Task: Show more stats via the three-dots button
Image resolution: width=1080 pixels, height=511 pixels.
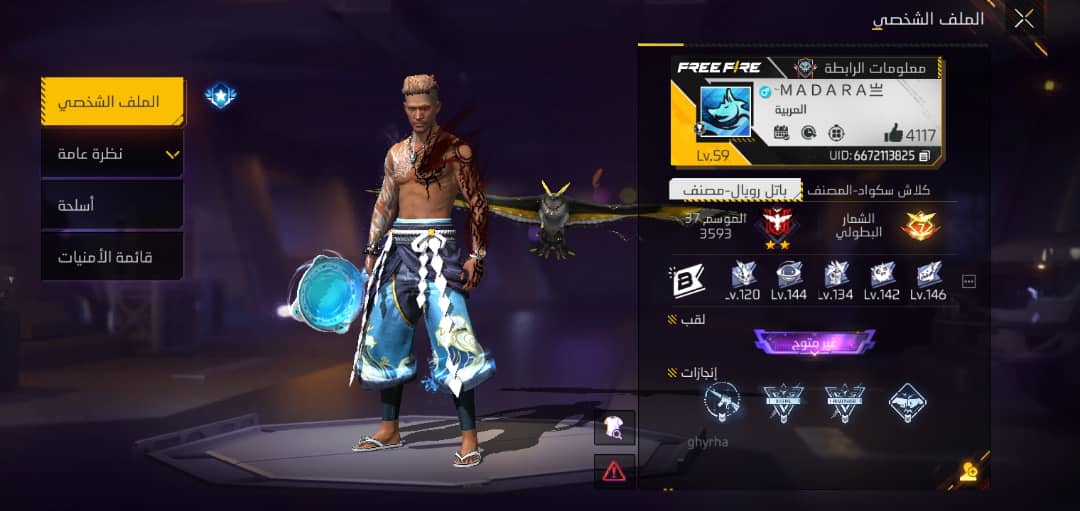Action: pyautogui.click(x=968, y=282)
